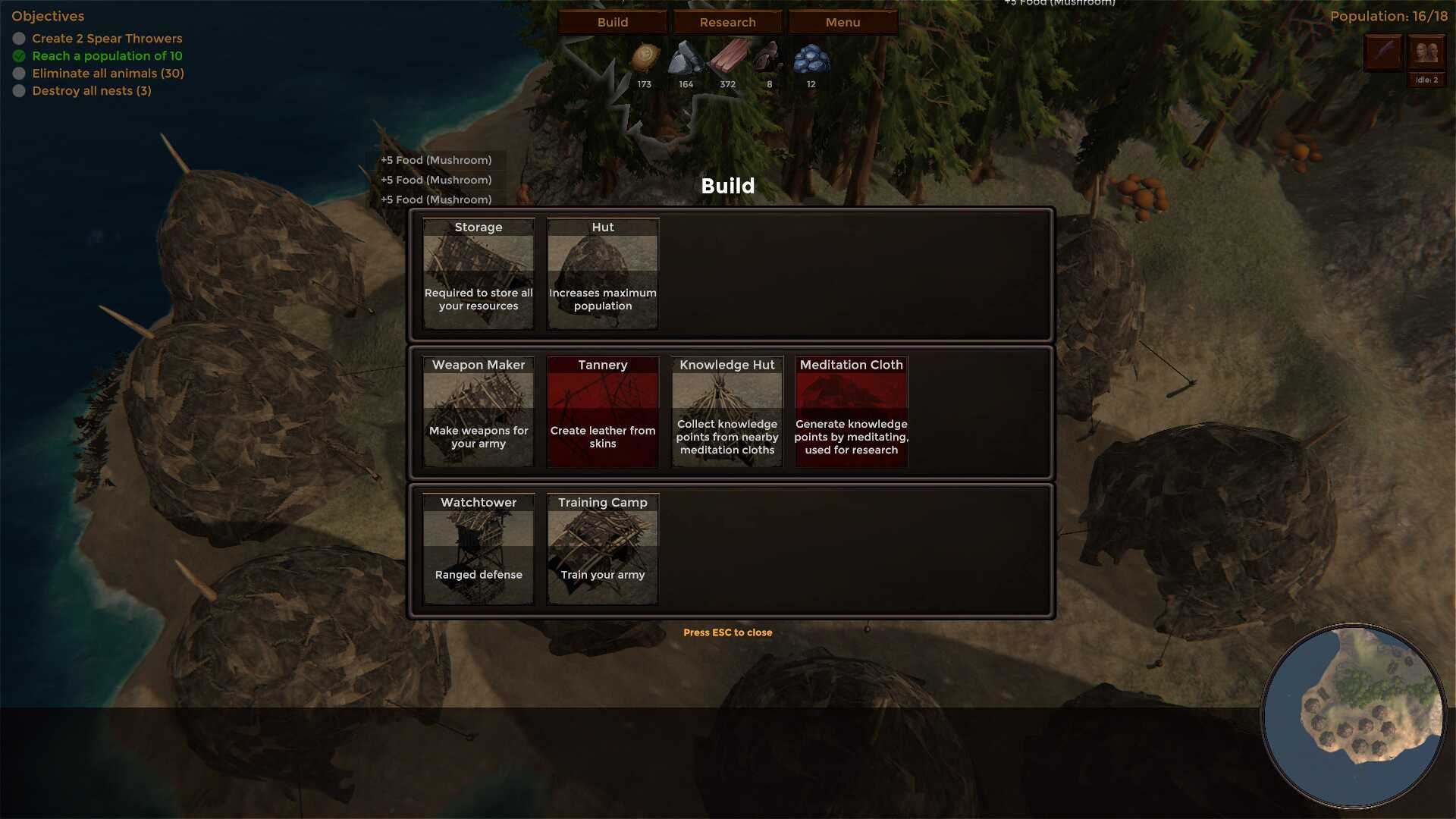
Task: Choose the Knowledge Hut building
Action: pos(727,412)
